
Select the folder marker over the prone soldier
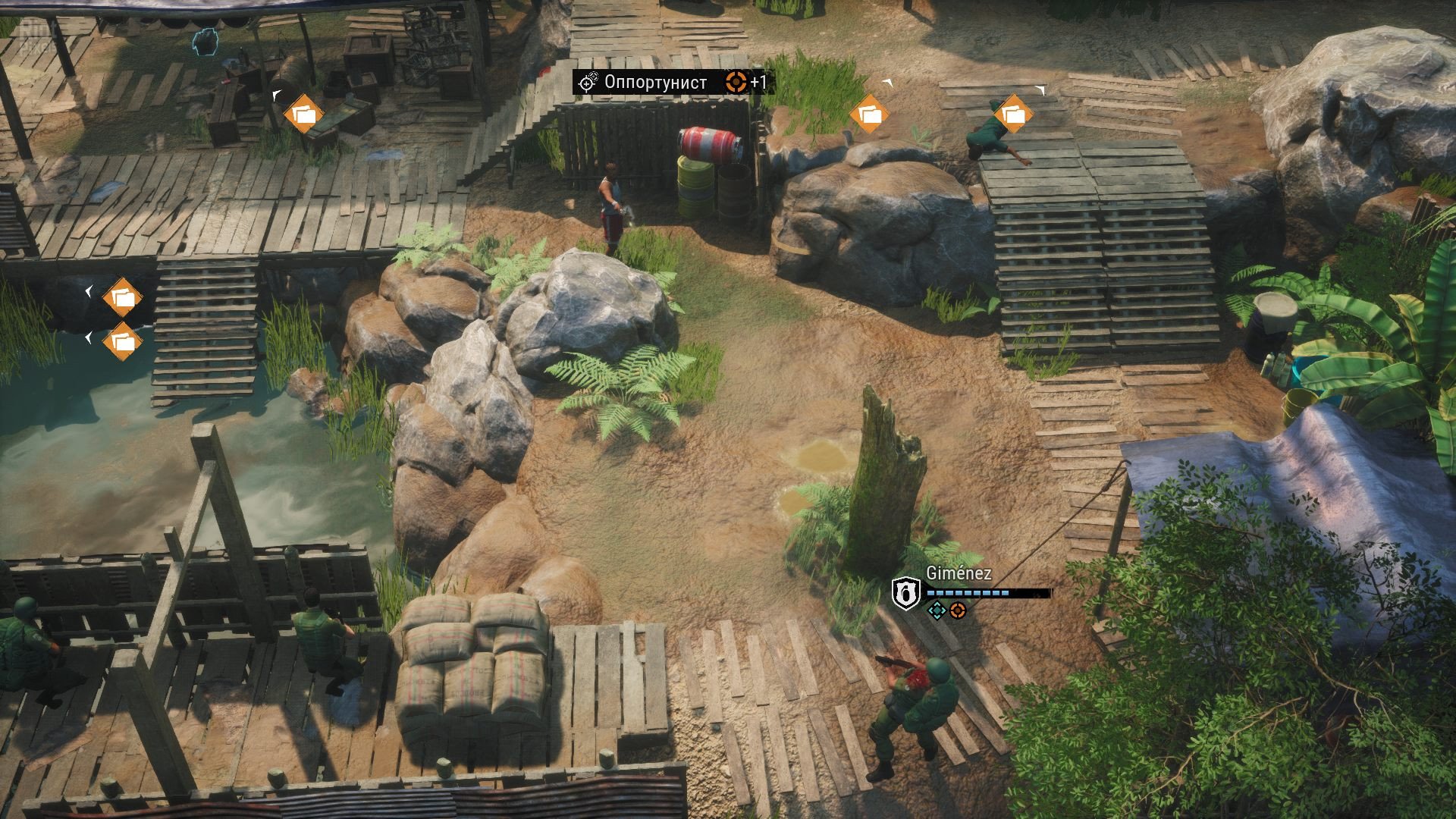coord(1013,115)
